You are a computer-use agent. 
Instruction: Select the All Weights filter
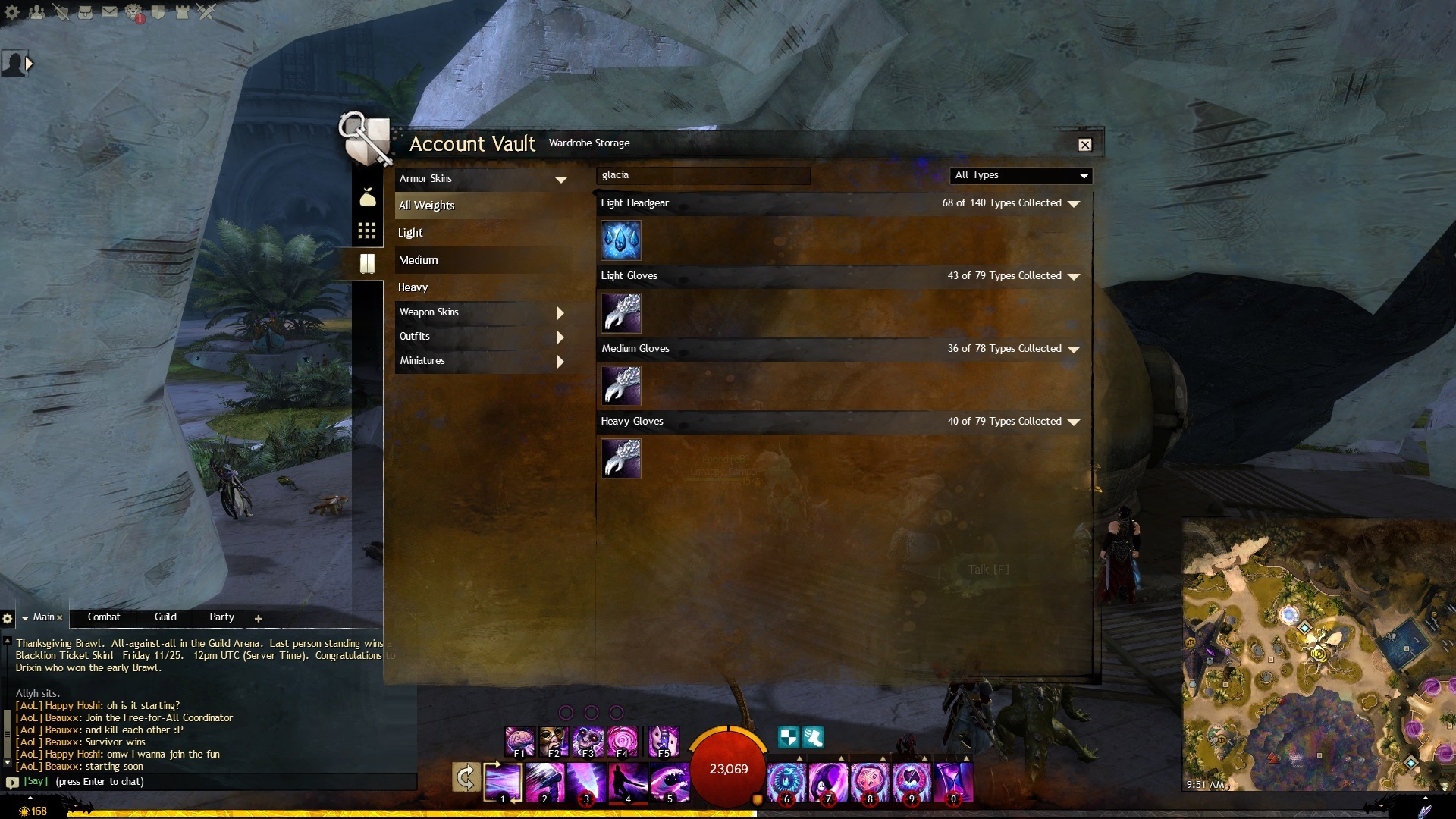click(426, 206)
